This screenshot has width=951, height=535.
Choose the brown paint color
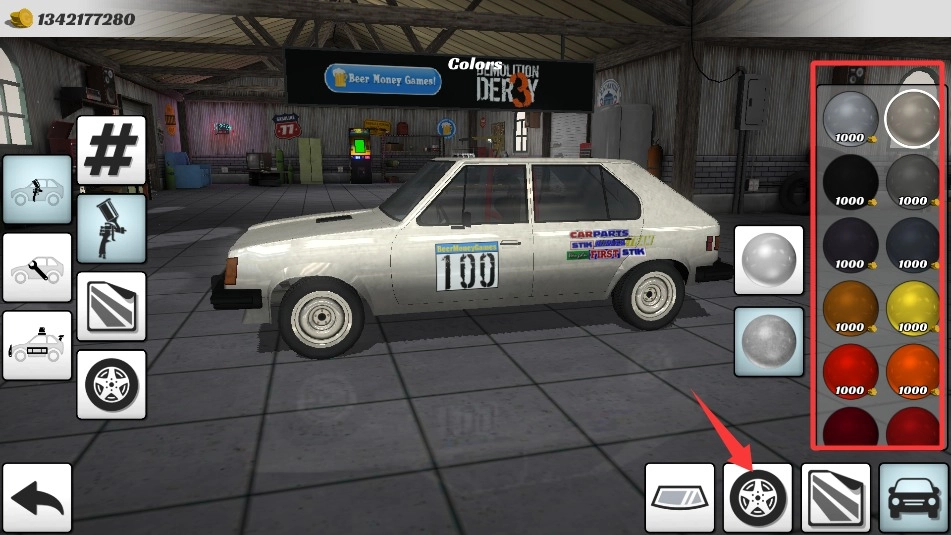[850, 307]
